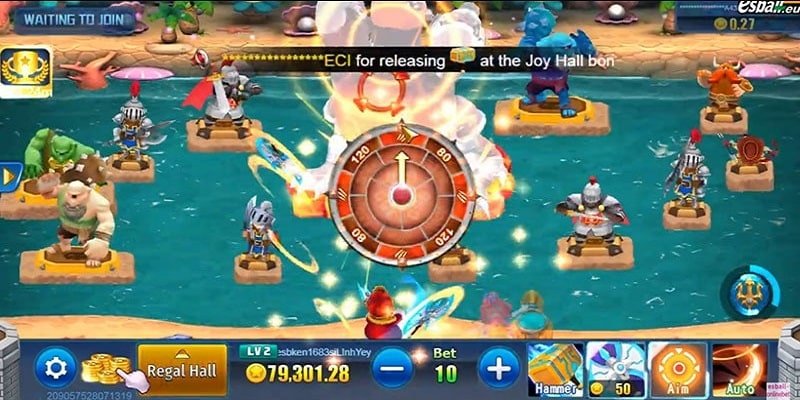Tap the gold coins stack icon
800x400 pixels.
click(x=105, y=369)
